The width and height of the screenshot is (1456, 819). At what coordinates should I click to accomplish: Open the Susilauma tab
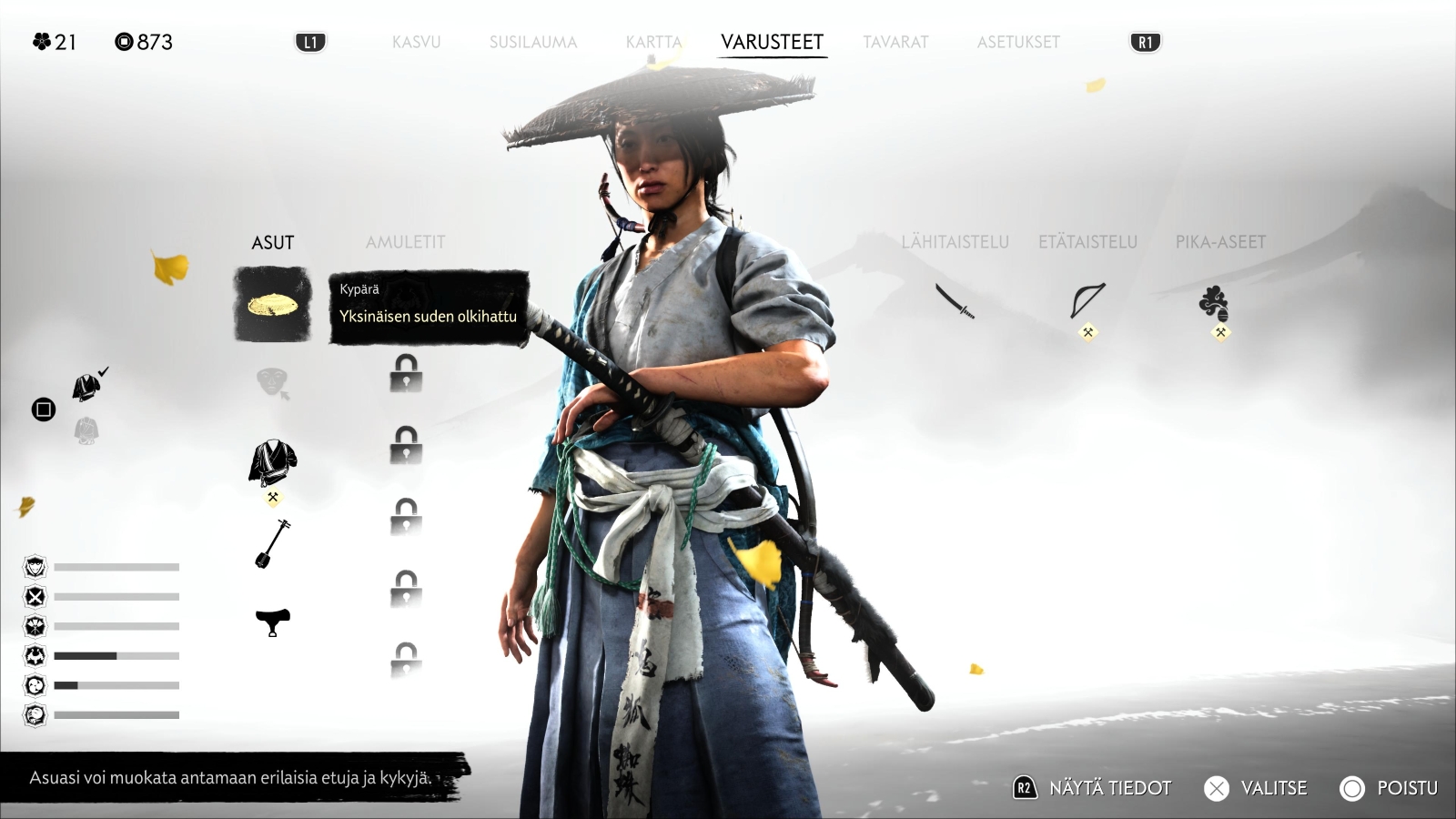533,42
